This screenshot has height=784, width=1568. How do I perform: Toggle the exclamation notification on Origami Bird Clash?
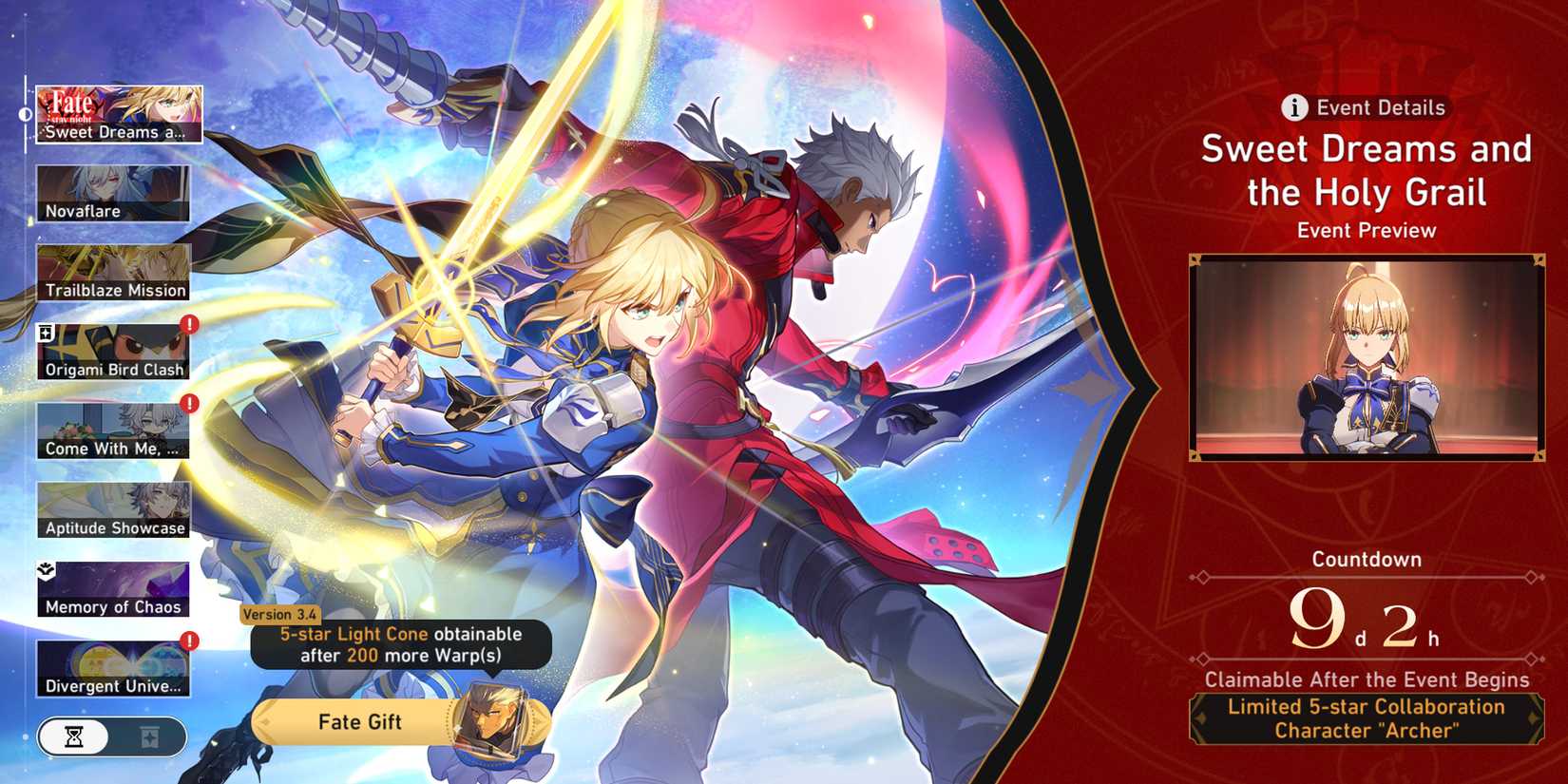coord(188,326)
